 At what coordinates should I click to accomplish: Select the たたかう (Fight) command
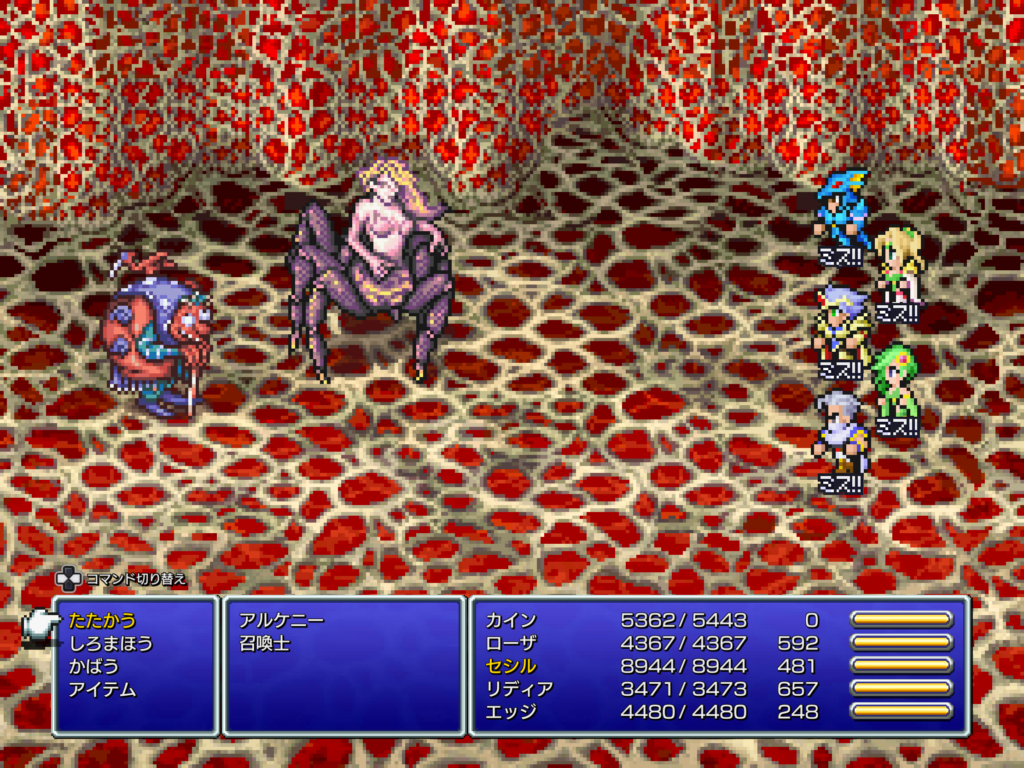[102, 620]
